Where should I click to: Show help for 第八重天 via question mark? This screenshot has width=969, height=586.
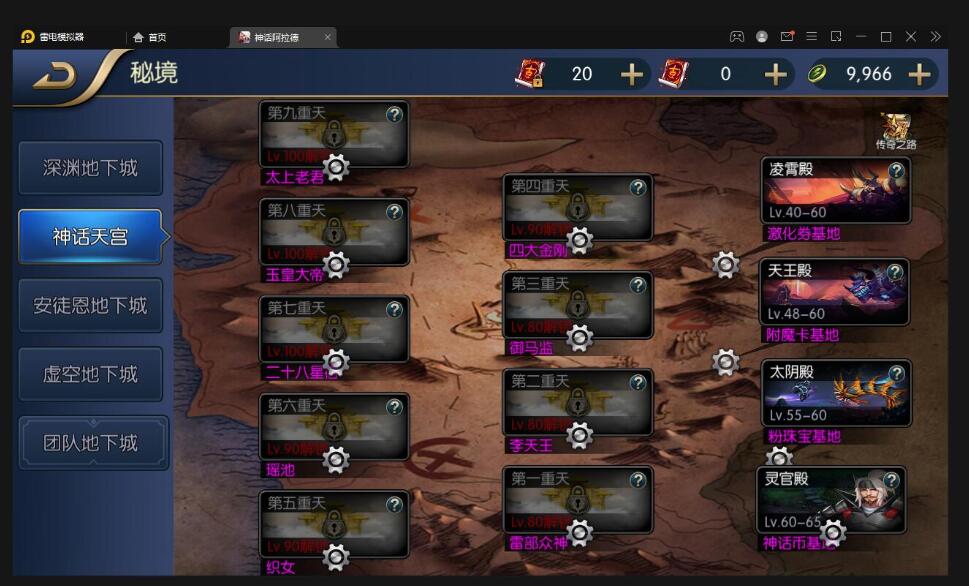(394, 212)
